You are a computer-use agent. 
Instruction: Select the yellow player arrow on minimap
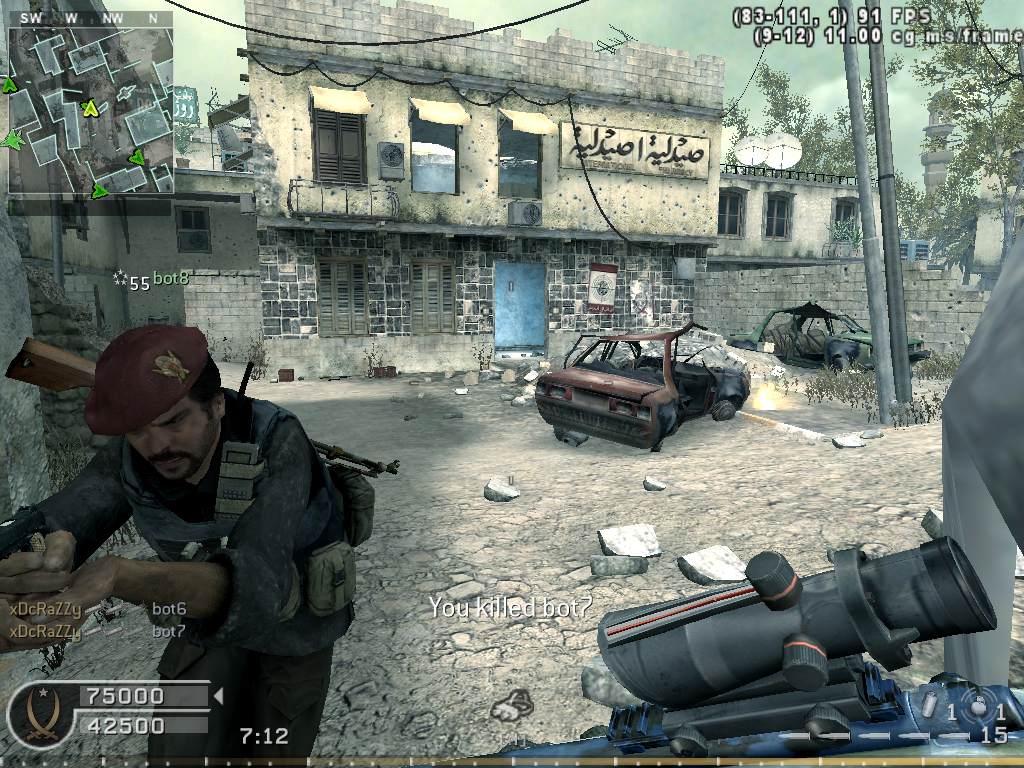click(x=90, y=108)
